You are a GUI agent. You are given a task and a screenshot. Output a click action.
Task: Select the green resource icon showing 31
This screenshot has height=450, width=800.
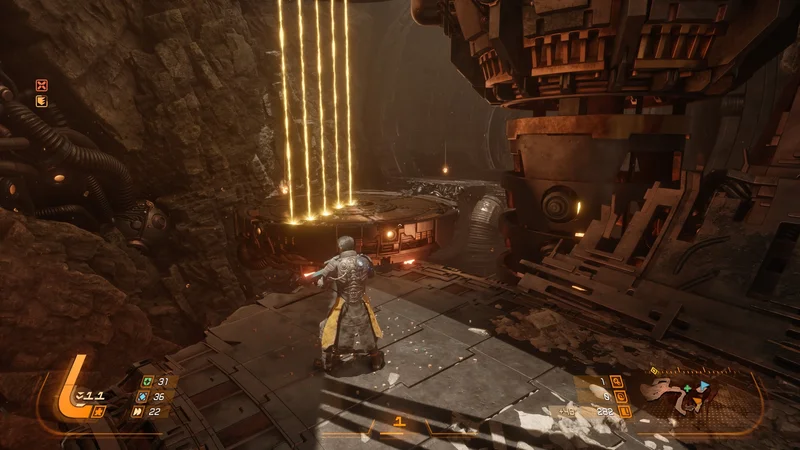[x=148, y=381]
